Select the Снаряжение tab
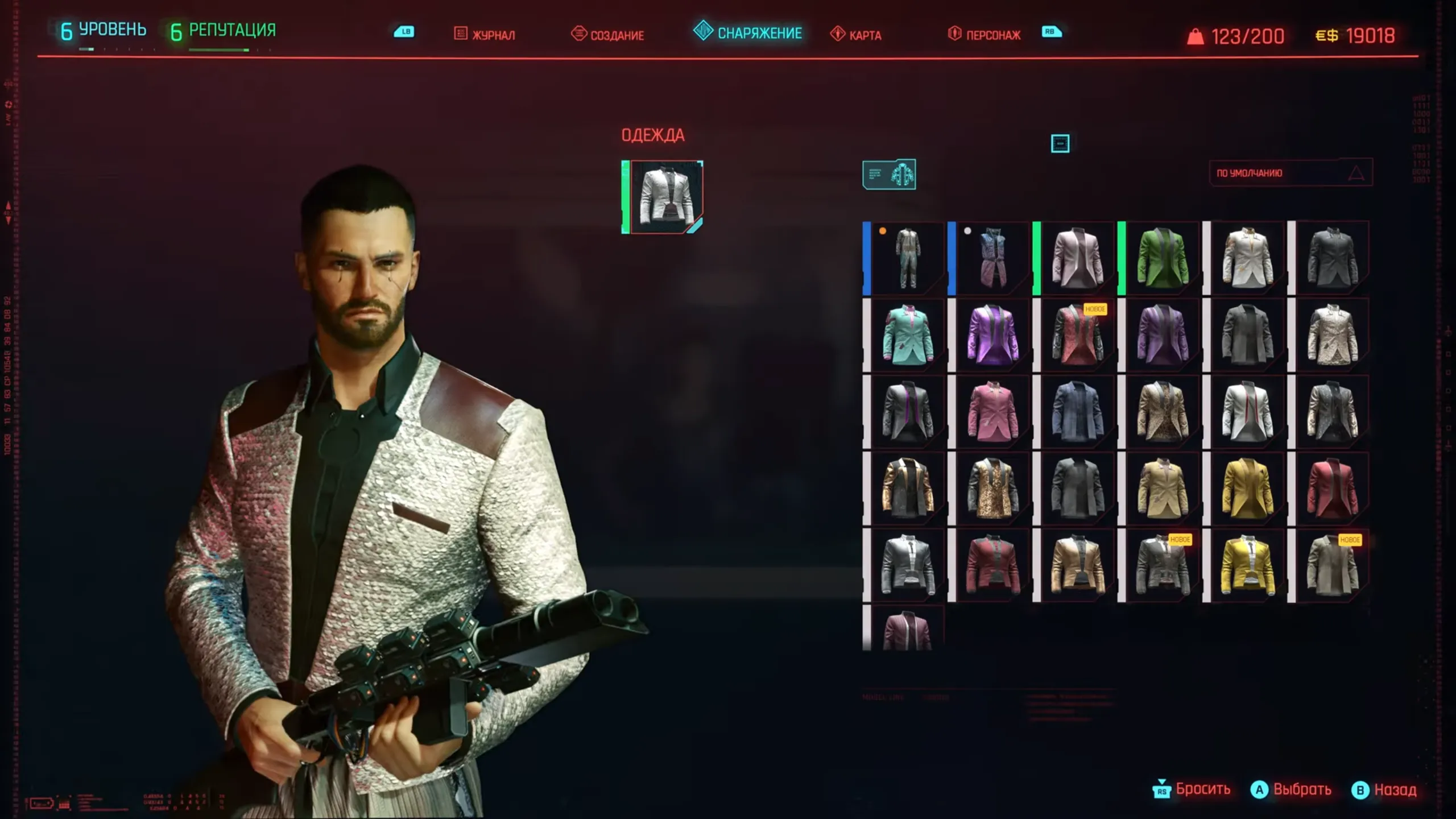1456x819 pixels. pyautogui.click(x=748, y=32)
